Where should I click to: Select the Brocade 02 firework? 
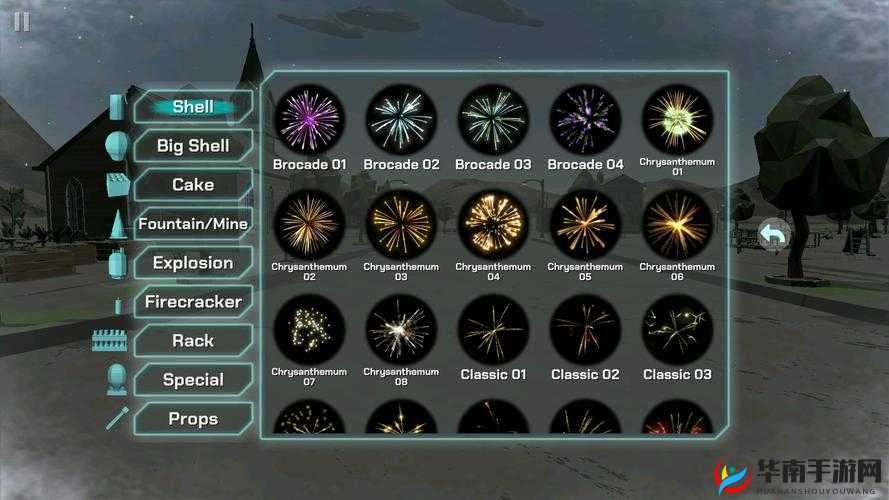pyautogui.click(x=401, y=119)
